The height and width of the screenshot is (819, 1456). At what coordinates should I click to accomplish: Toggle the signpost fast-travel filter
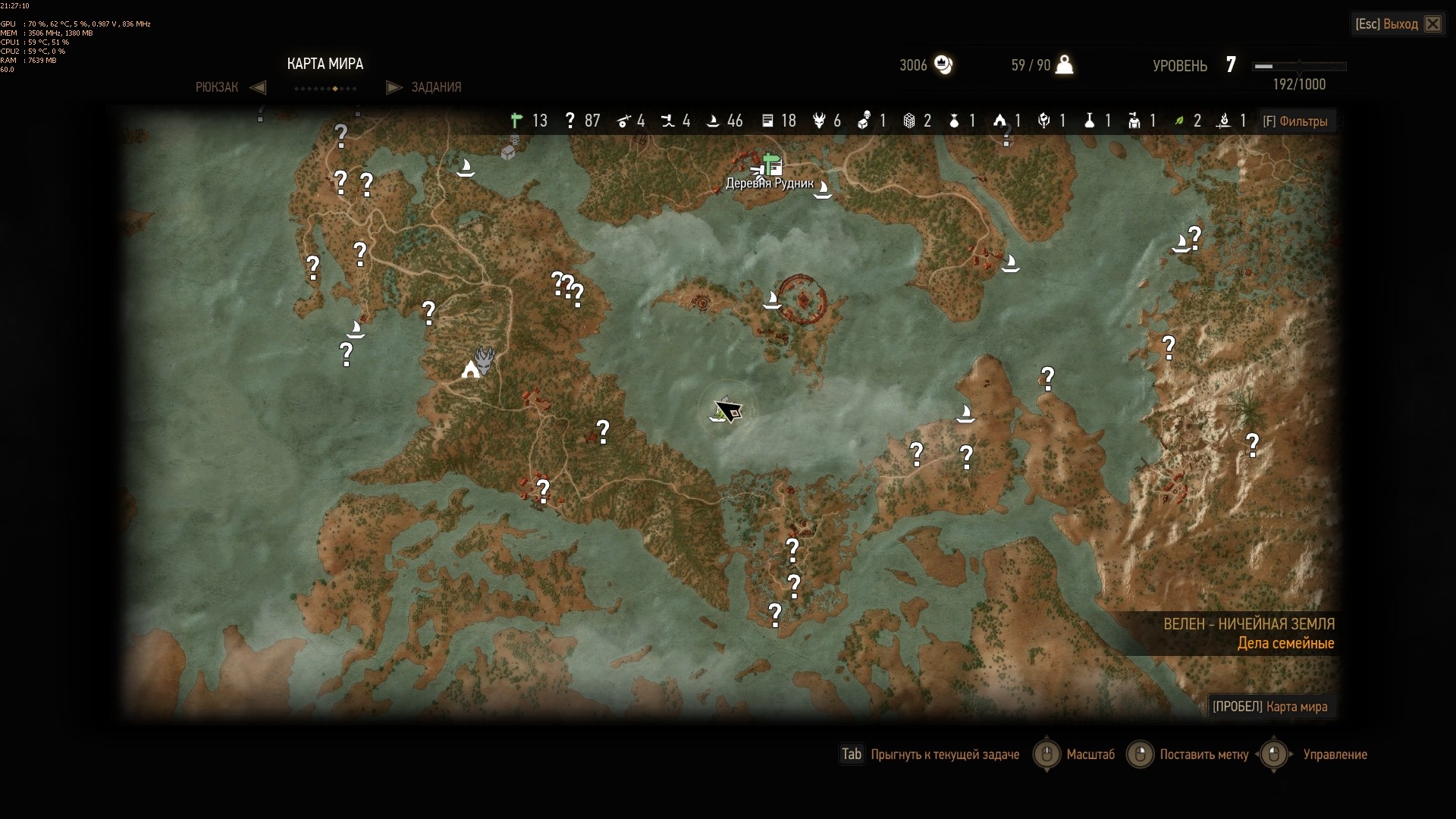pos(517,121)
